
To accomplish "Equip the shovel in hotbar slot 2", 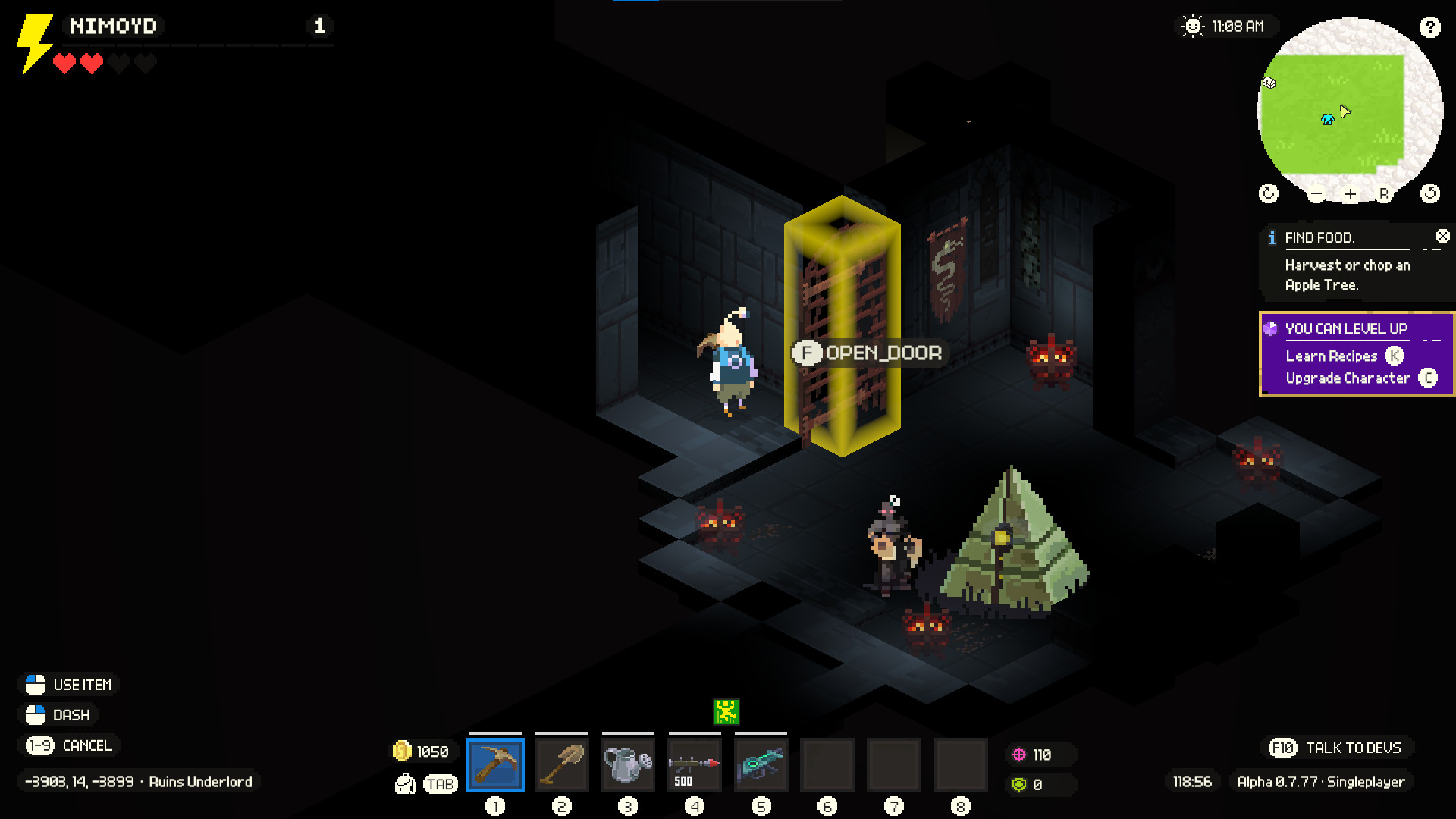I will [x=562, y=764].
